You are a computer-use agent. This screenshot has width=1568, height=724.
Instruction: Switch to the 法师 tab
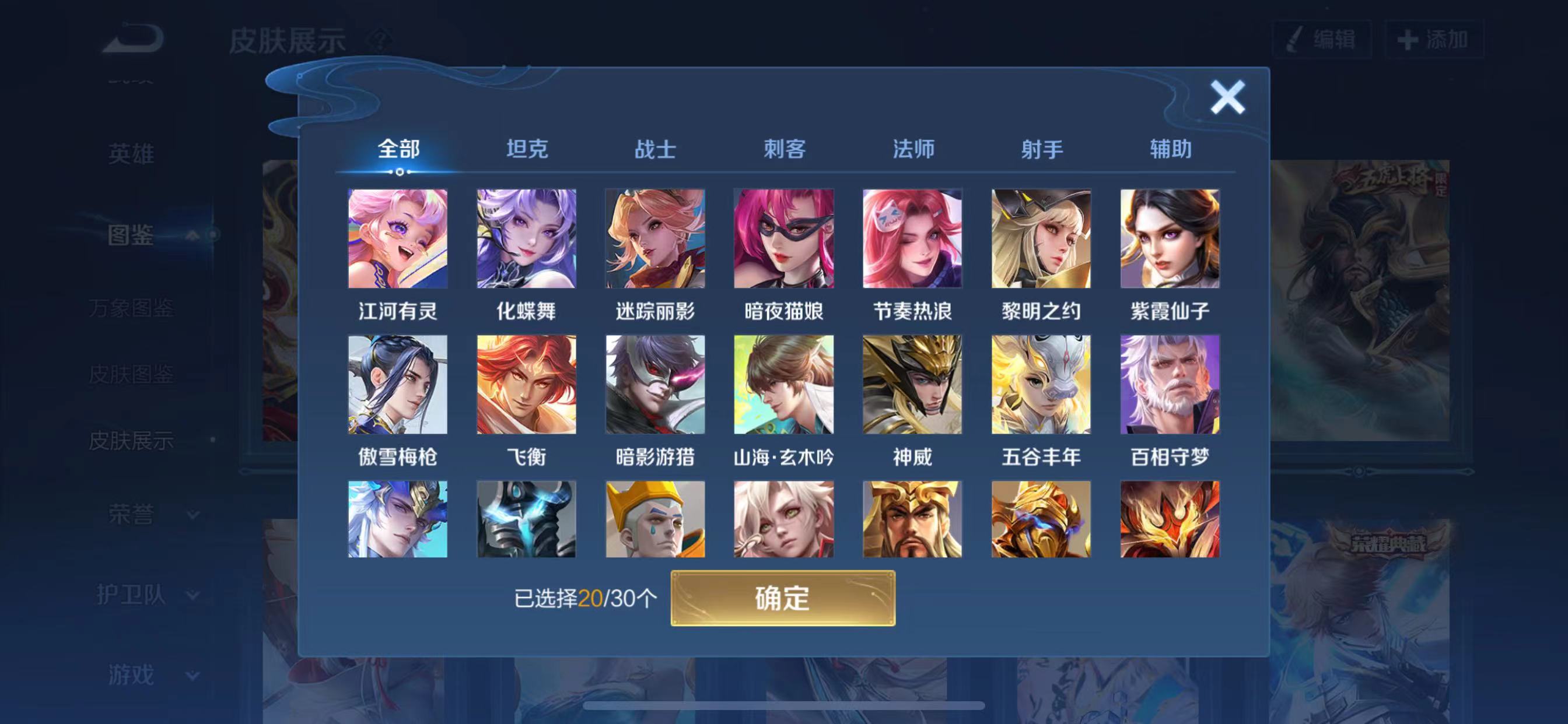914,149
